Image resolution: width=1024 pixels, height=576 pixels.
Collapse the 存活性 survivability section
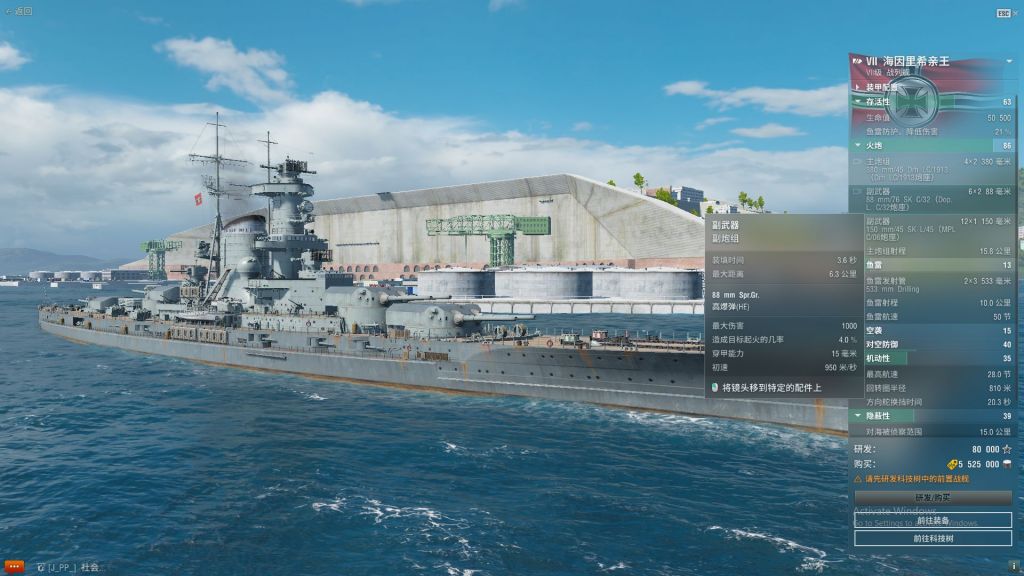(878, 101)
